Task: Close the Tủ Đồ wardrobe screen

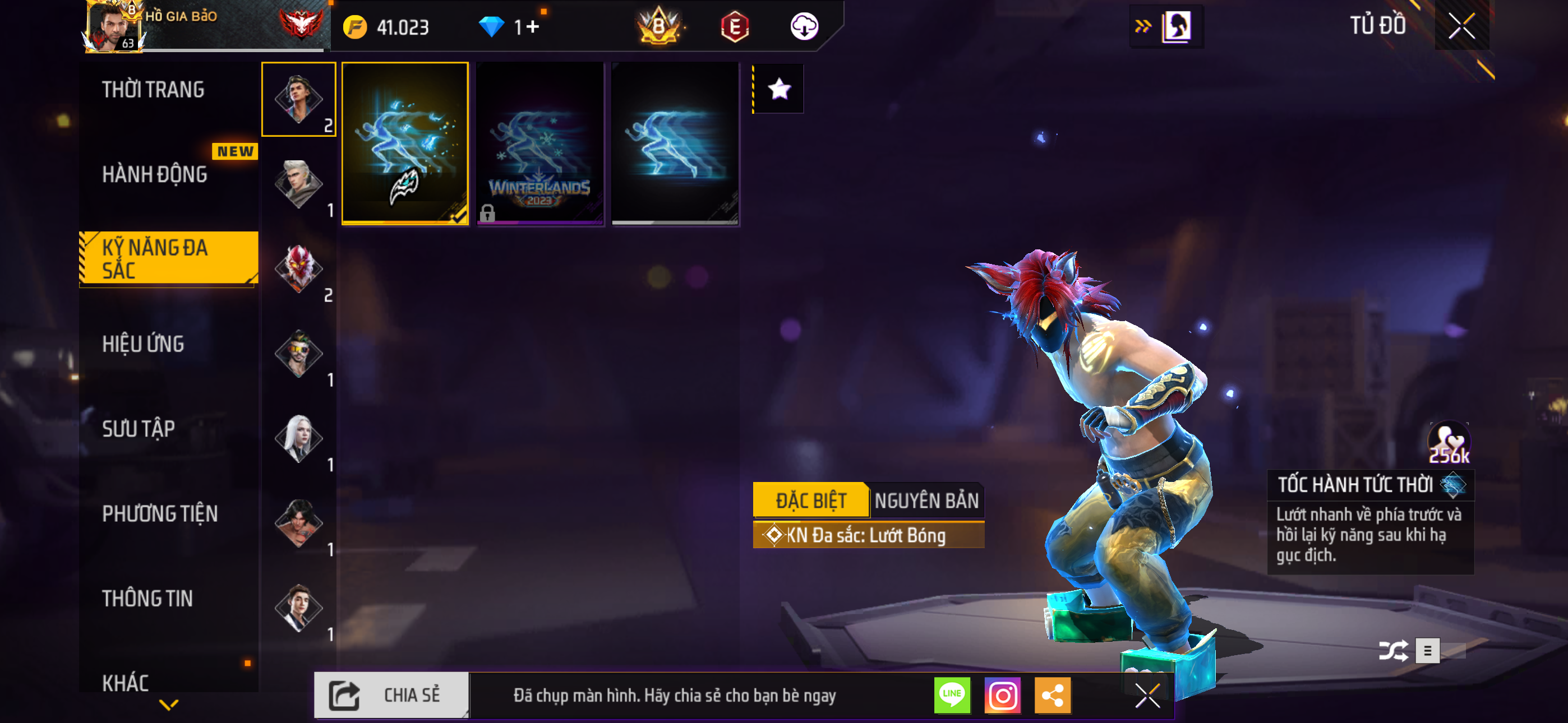Action: point(1461,26)
